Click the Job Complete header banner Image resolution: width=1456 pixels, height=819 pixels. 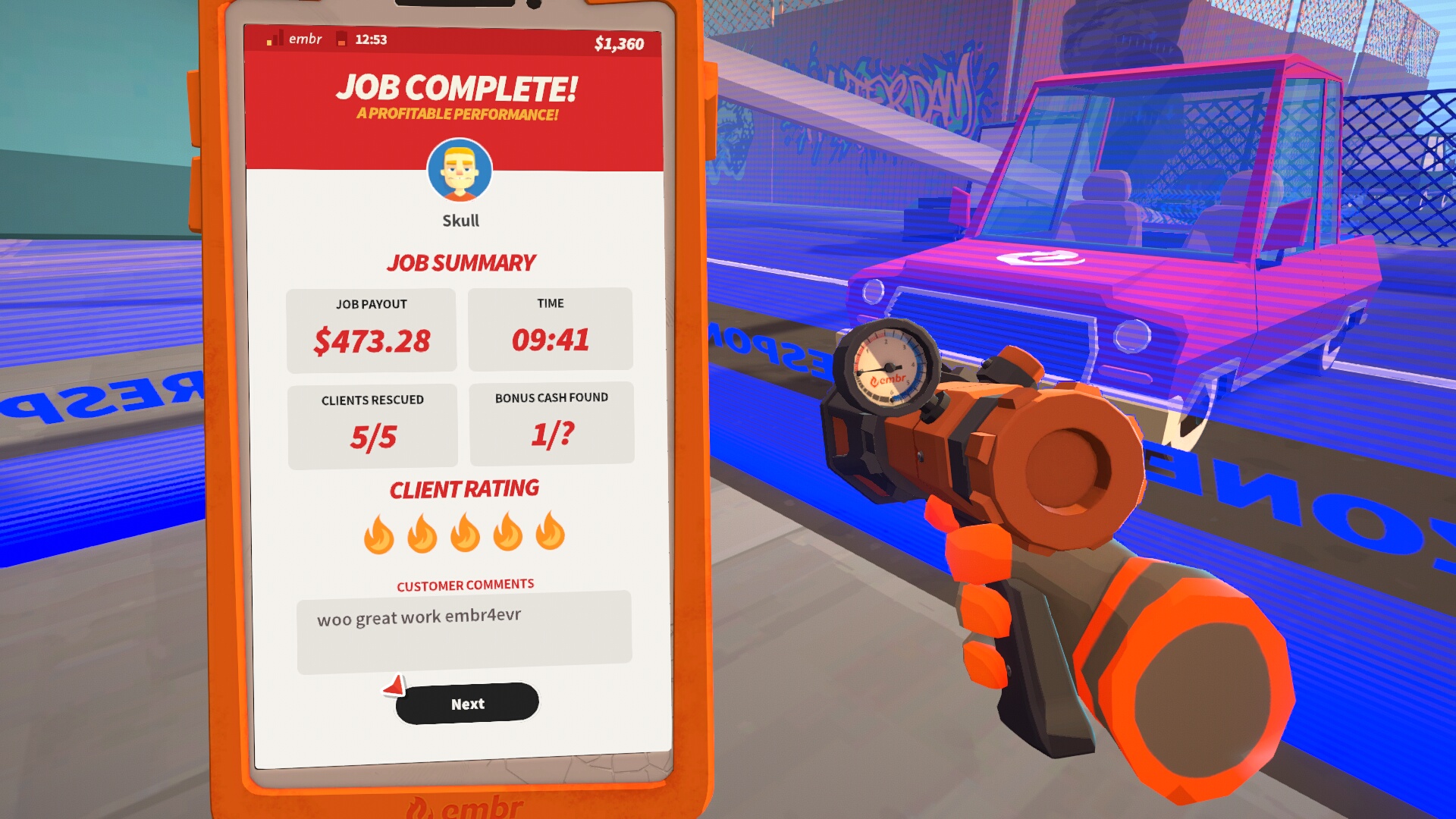click(x=459, y=87)
